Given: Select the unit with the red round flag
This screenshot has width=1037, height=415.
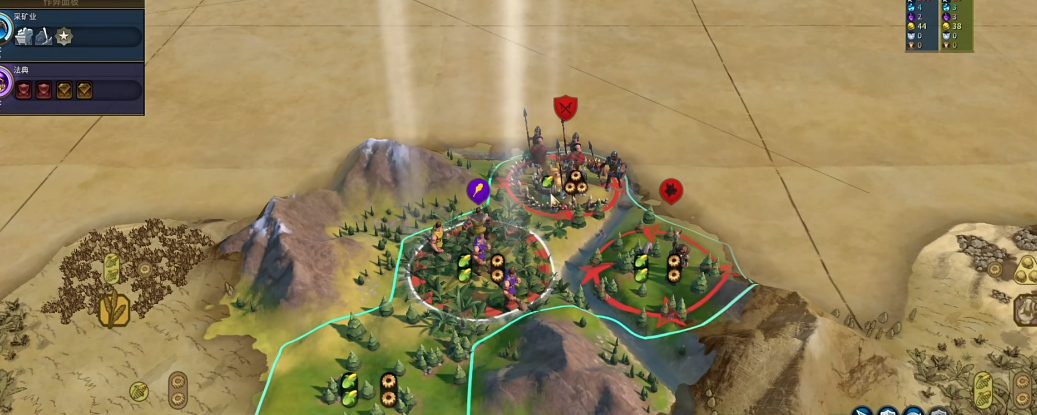Looking at the screenshot, I should pos(672,189).
